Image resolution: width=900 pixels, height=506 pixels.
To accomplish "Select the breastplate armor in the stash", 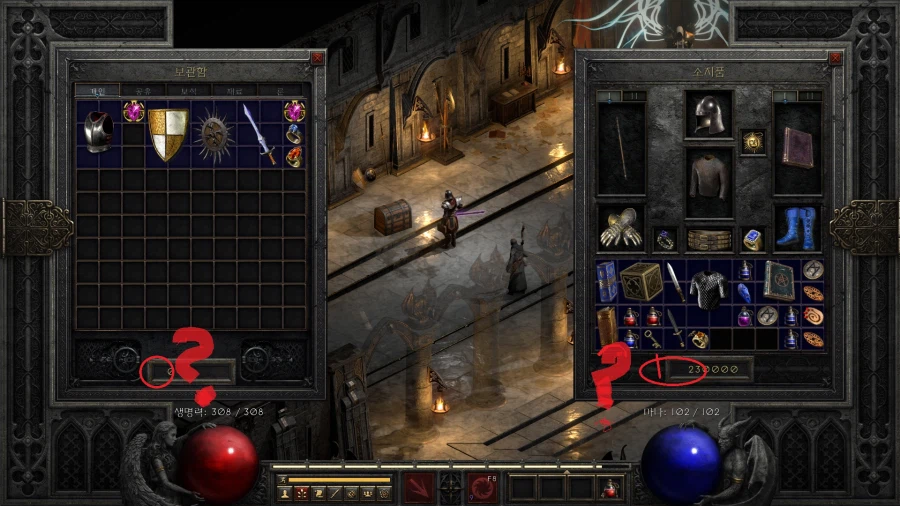I will [97, 132].
